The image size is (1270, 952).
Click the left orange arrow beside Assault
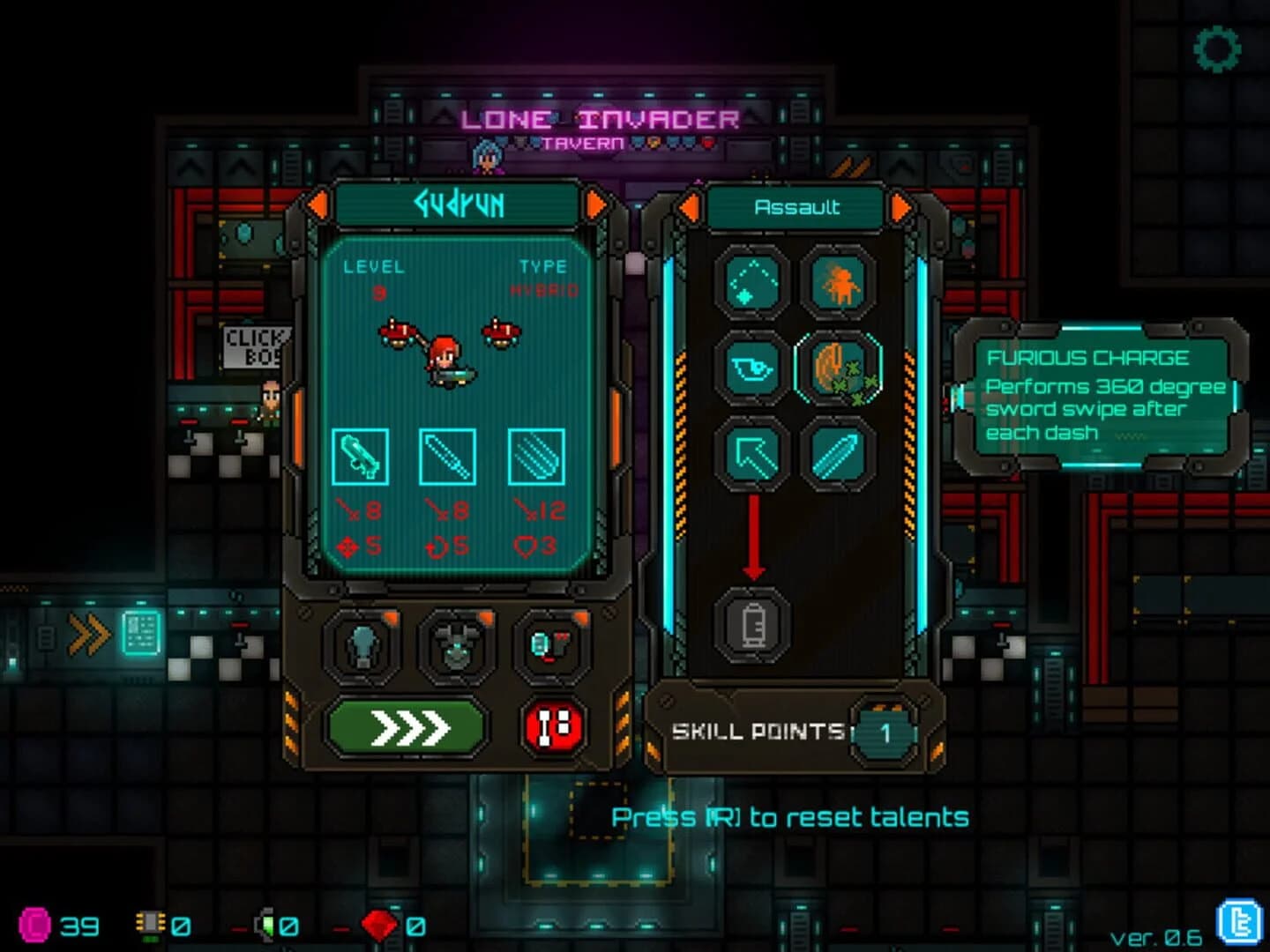coord(689,208)
